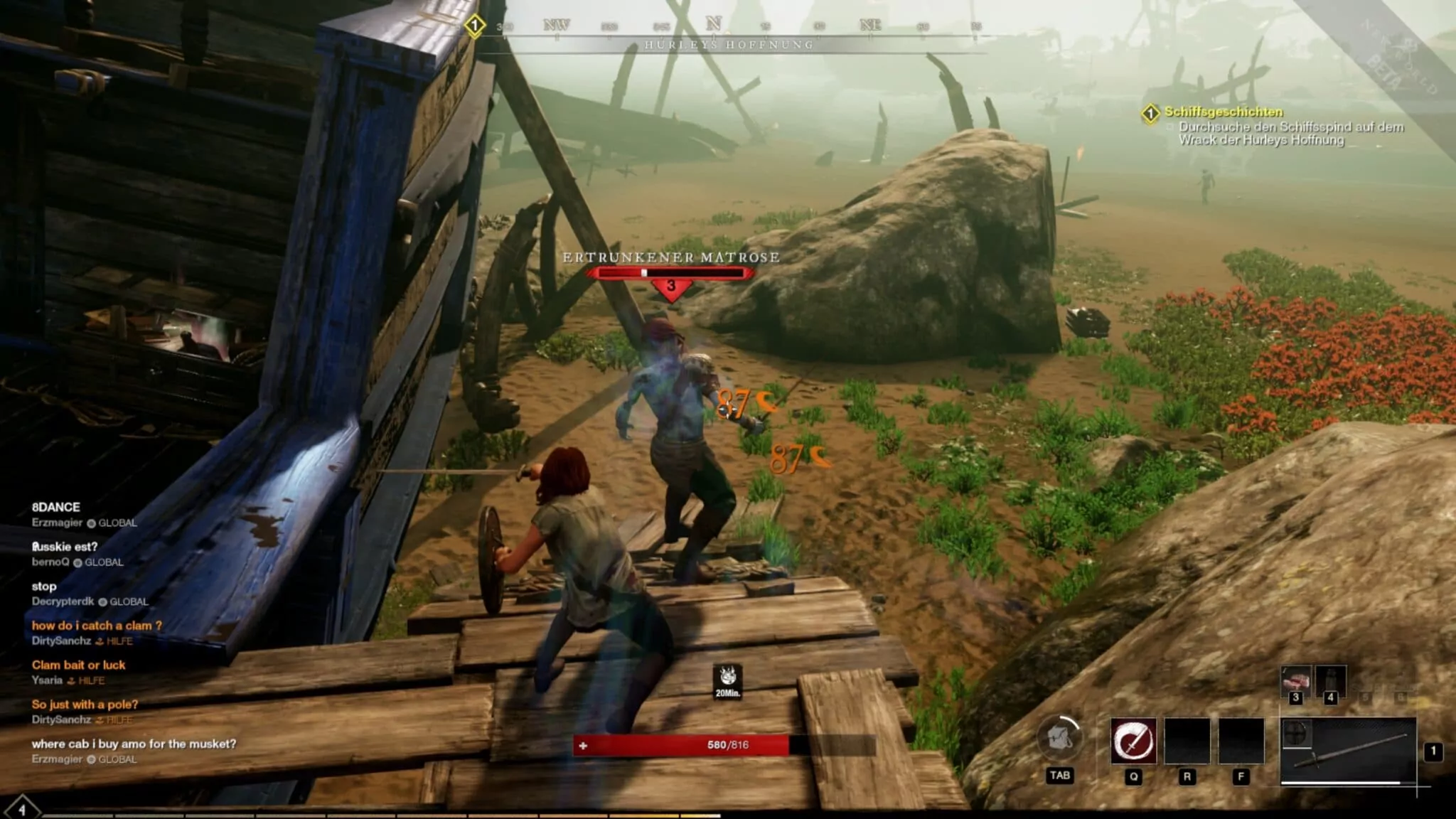Activate the whirling blade sword ability
Image resolution: width=1456 pixels, height=819 pixels.
[1133, 740]
